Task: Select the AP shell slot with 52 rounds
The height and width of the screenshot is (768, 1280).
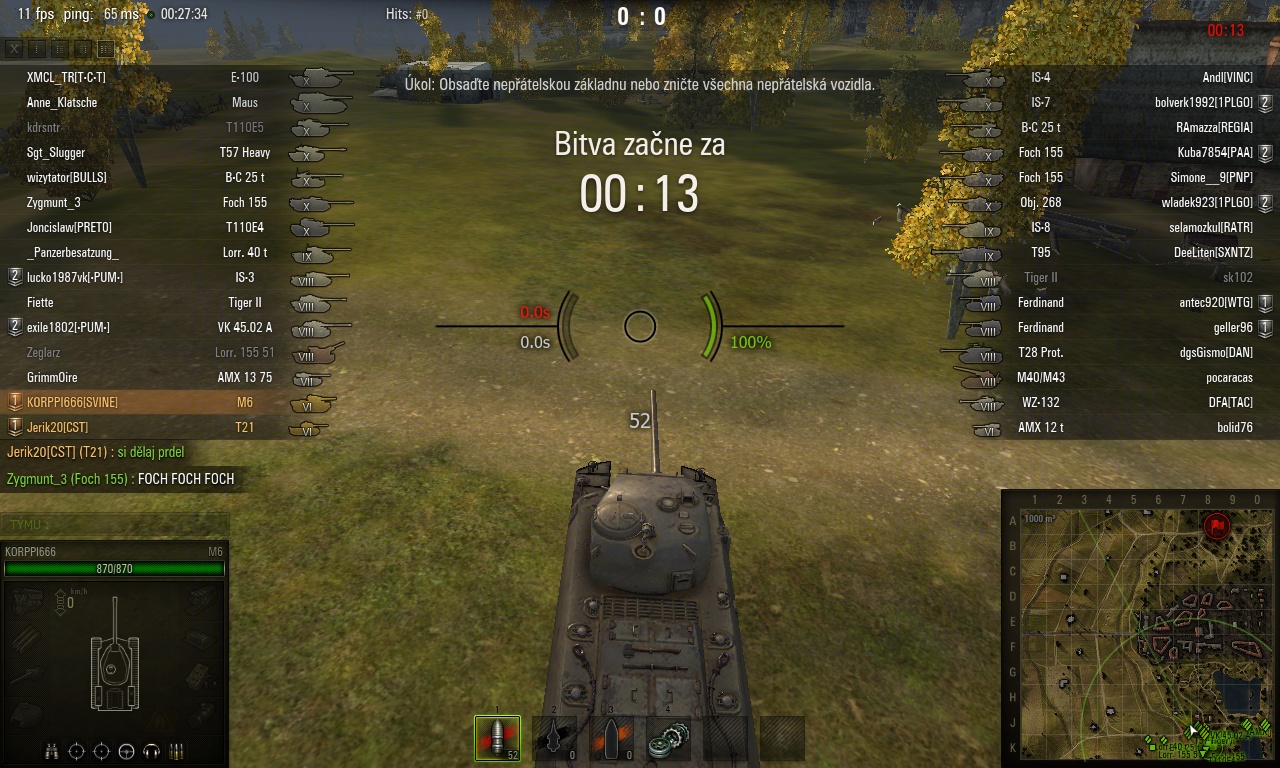Action: pos(497,739)
